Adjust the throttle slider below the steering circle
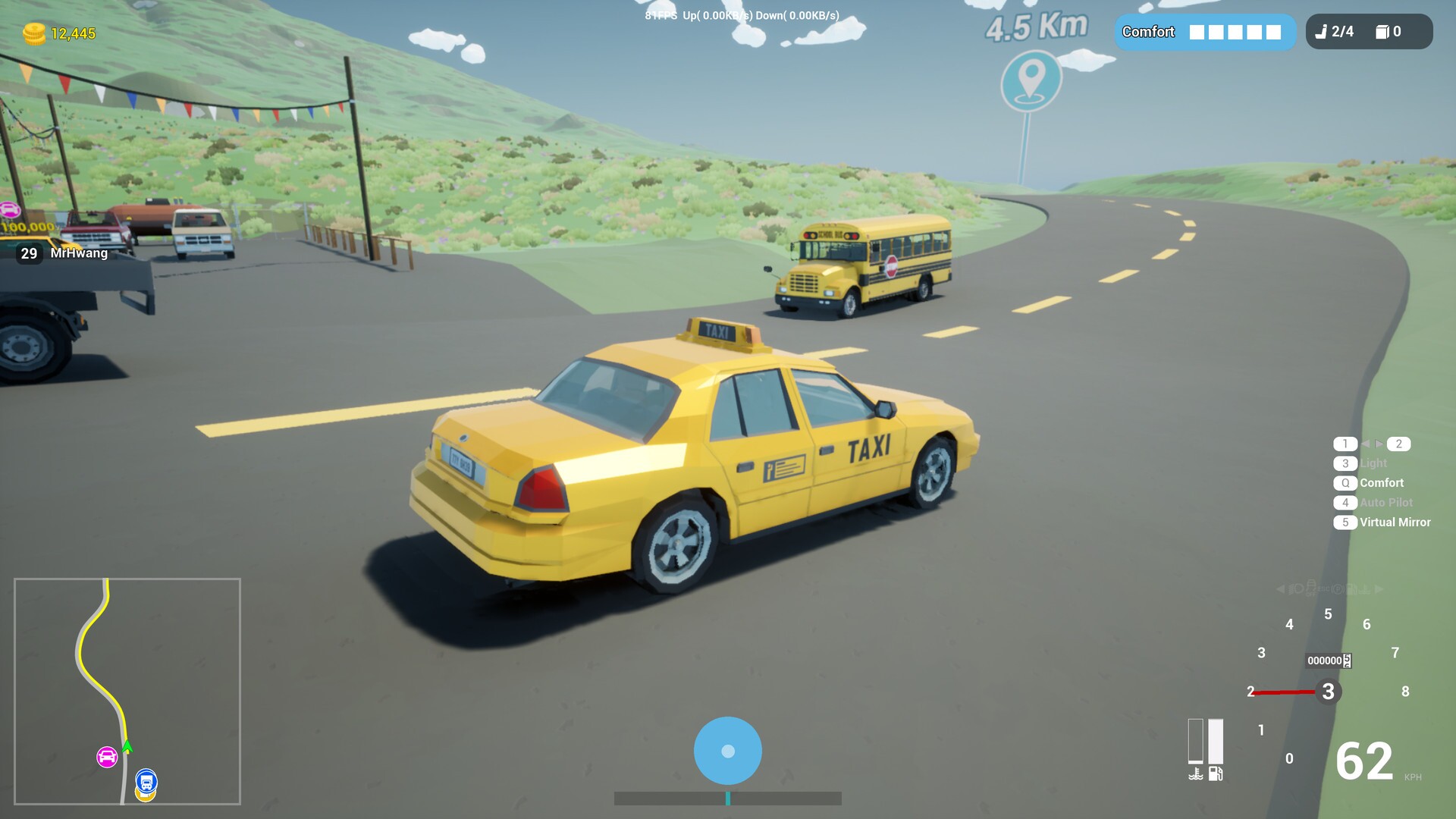The width and height of the screenshot is (1456, 819). (x=727, y=799)
